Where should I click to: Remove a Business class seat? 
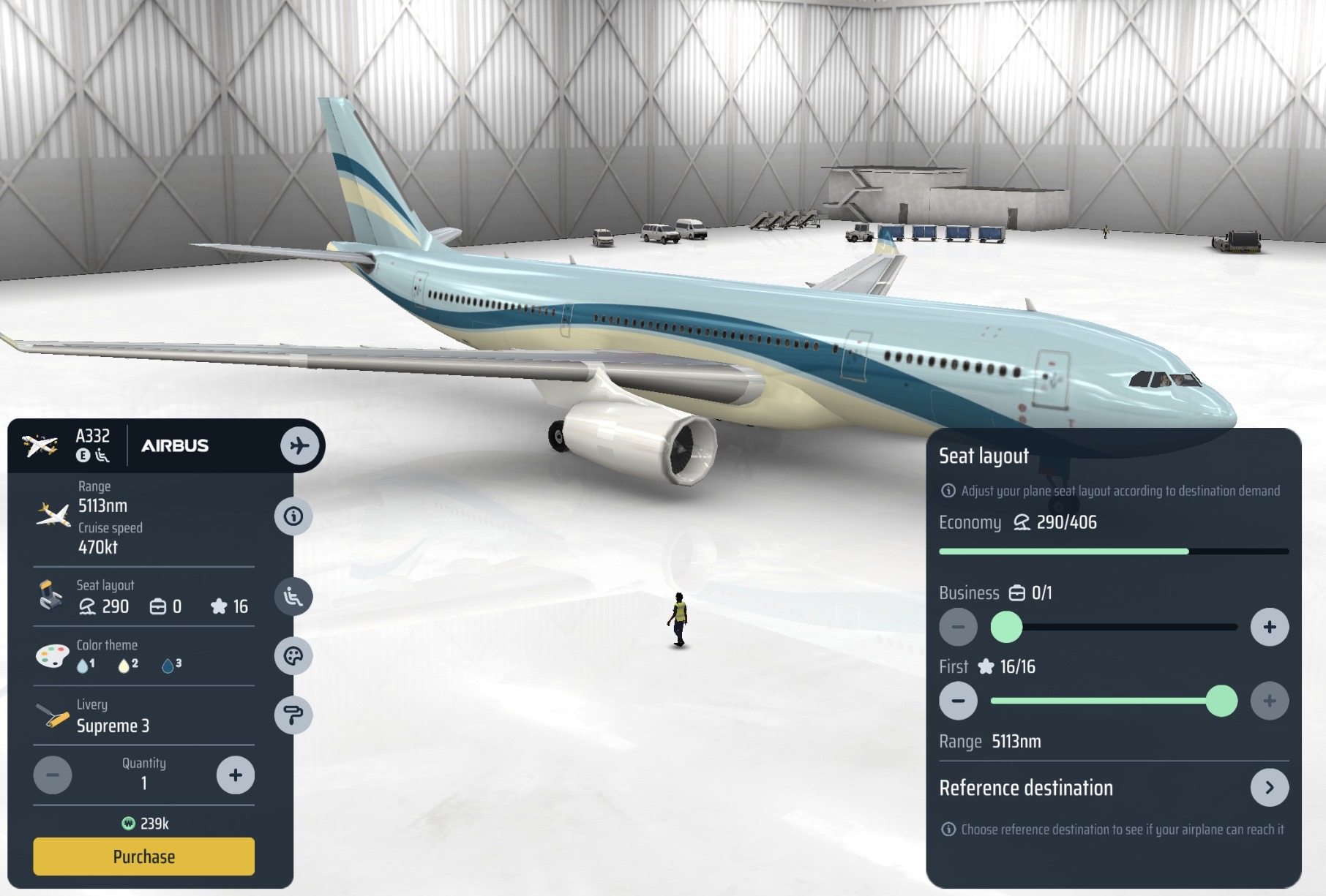pyautogui.click(x=958, y=627)
